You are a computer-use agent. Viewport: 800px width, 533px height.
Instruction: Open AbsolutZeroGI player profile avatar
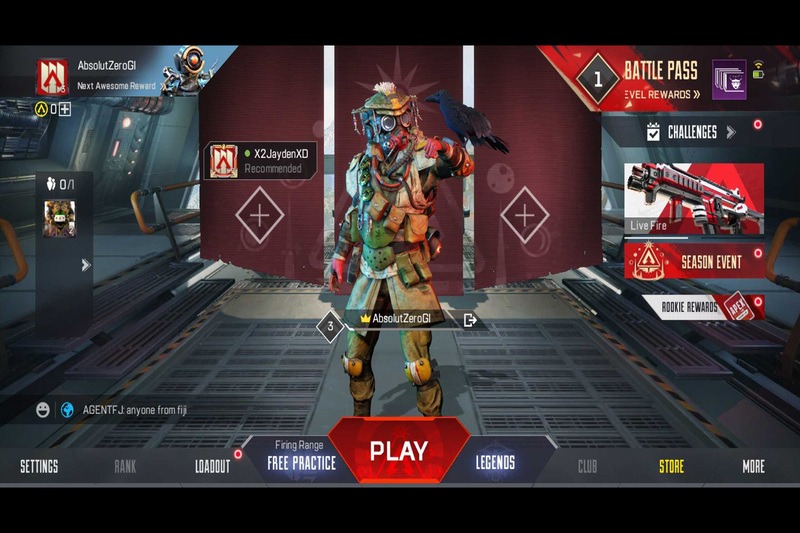tap(52, 76)
